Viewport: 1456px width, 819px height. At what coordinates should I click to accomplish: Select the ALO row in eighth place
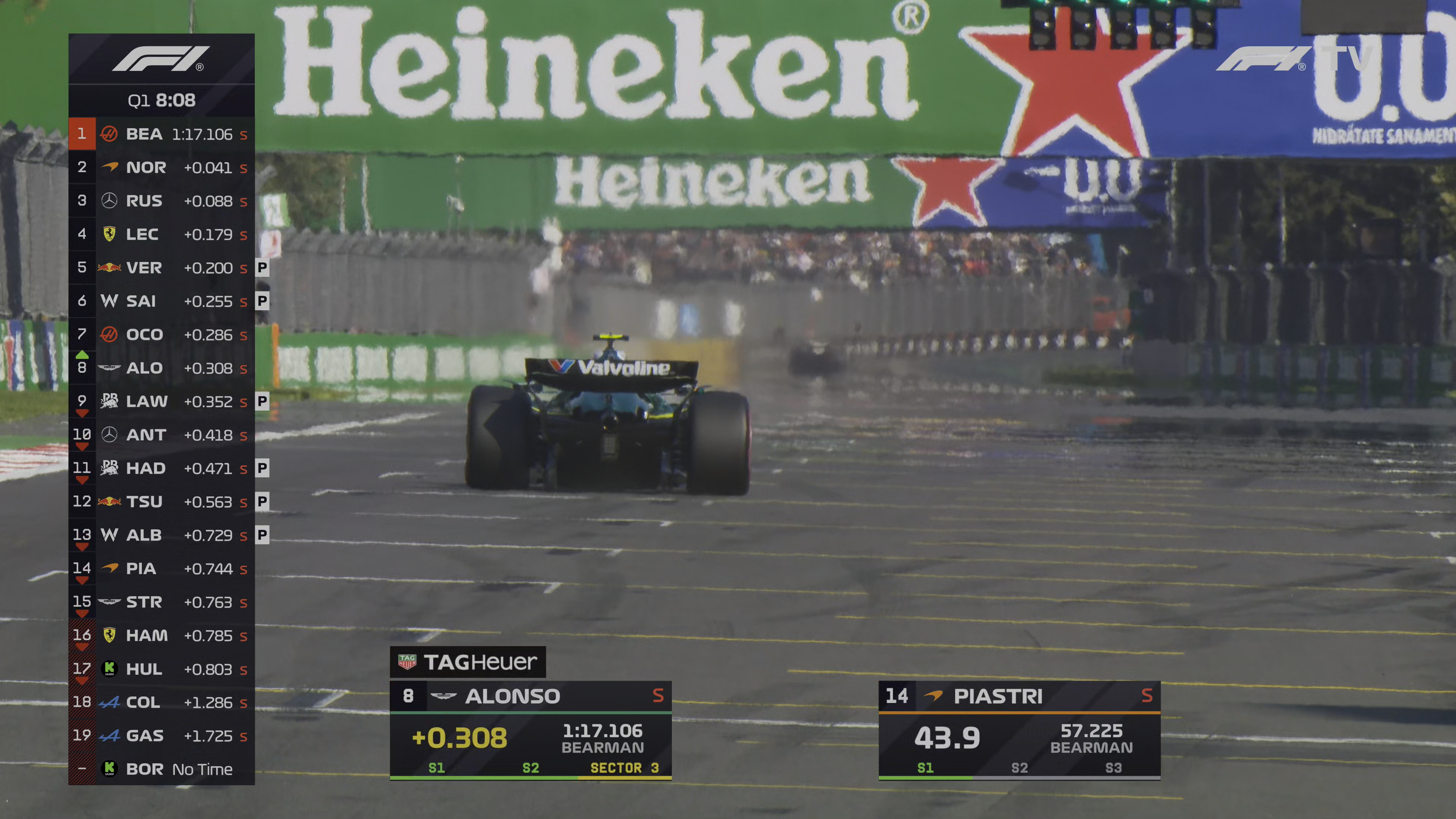[x=162, y=368]
